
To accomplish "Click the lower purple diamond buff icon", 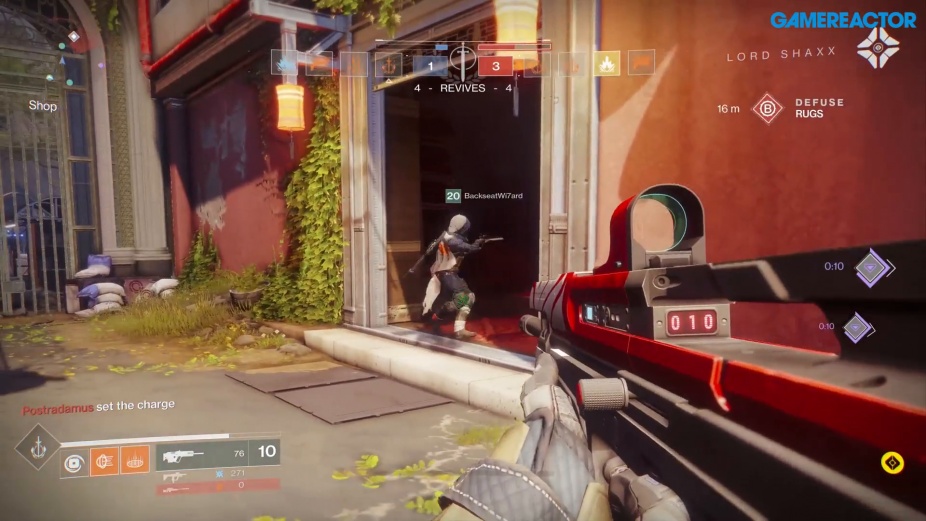I will [x=859, y=327].
